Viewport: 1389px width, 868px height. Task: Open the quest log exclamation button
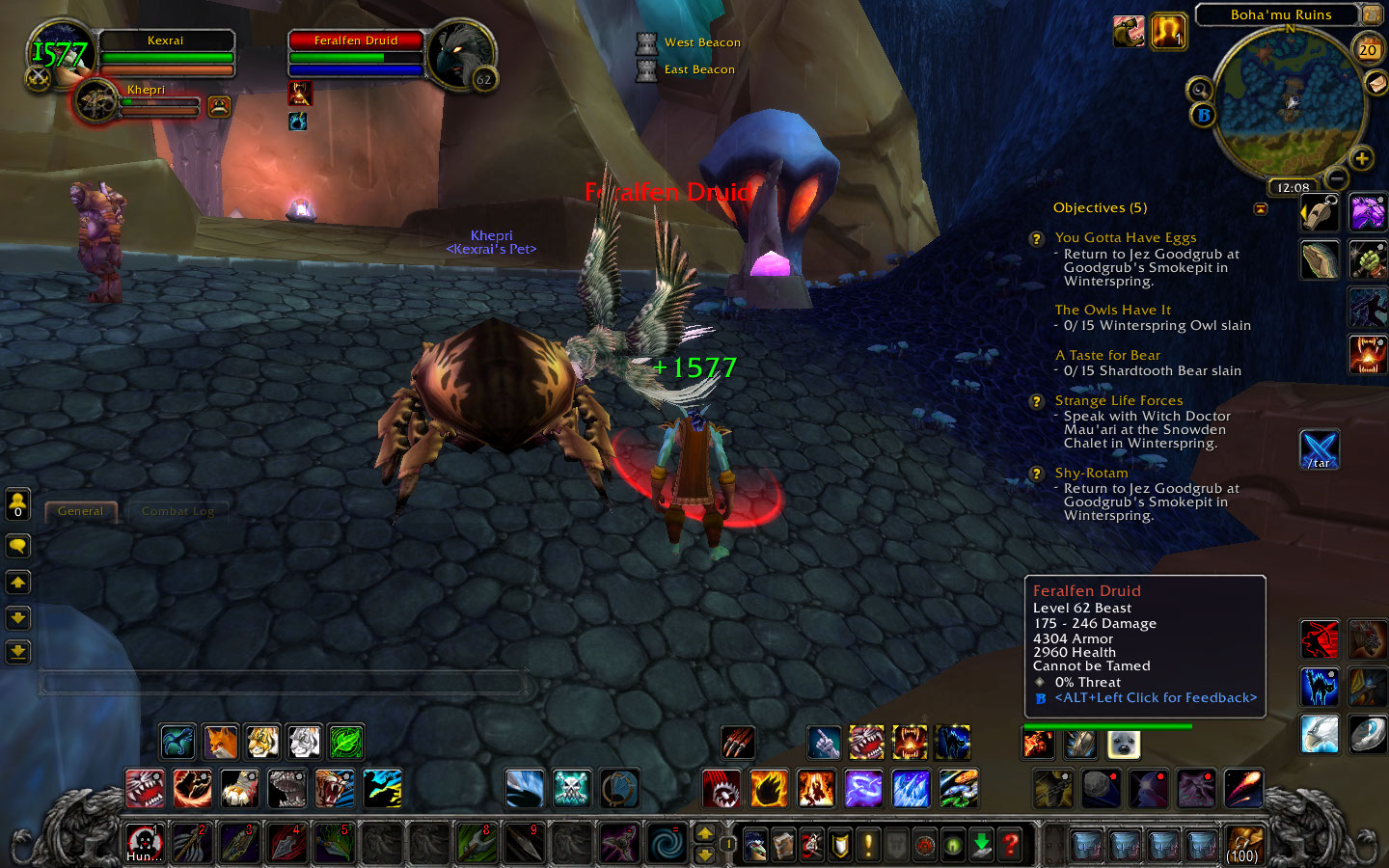click(x=867, y=844)
